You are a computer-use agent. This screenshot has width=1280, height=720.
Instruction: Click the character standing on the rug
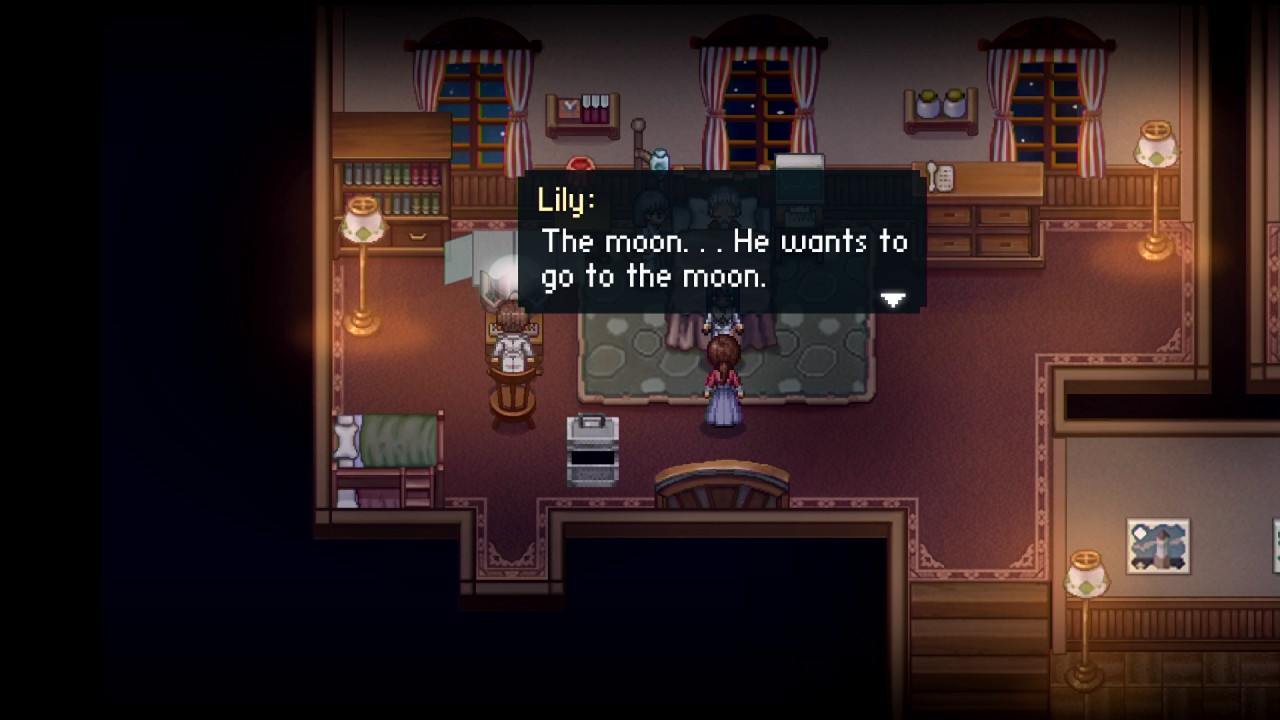click(x=722, y=375)
